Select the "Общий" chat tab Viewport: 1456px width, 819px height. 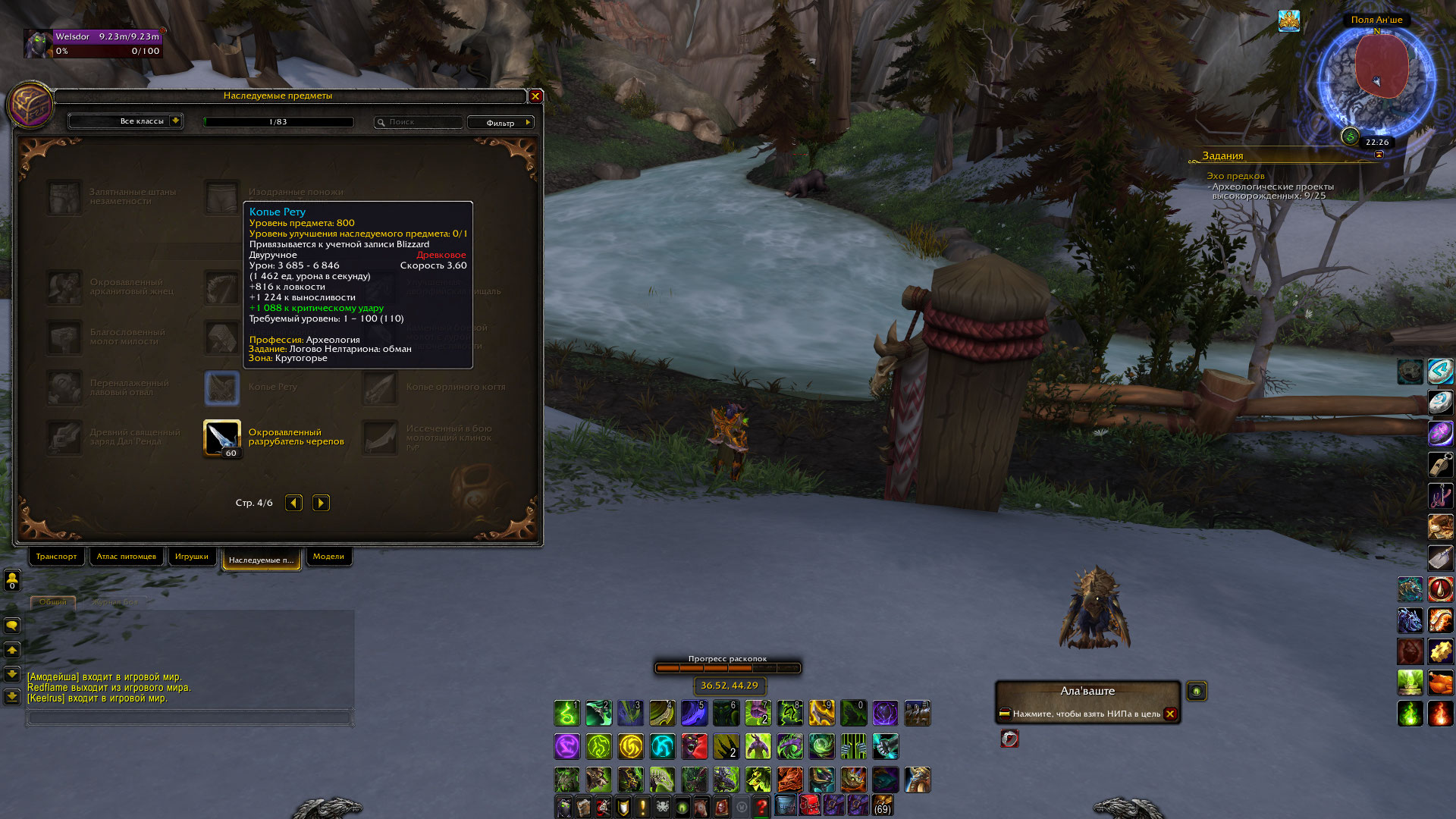pos(53,602)
